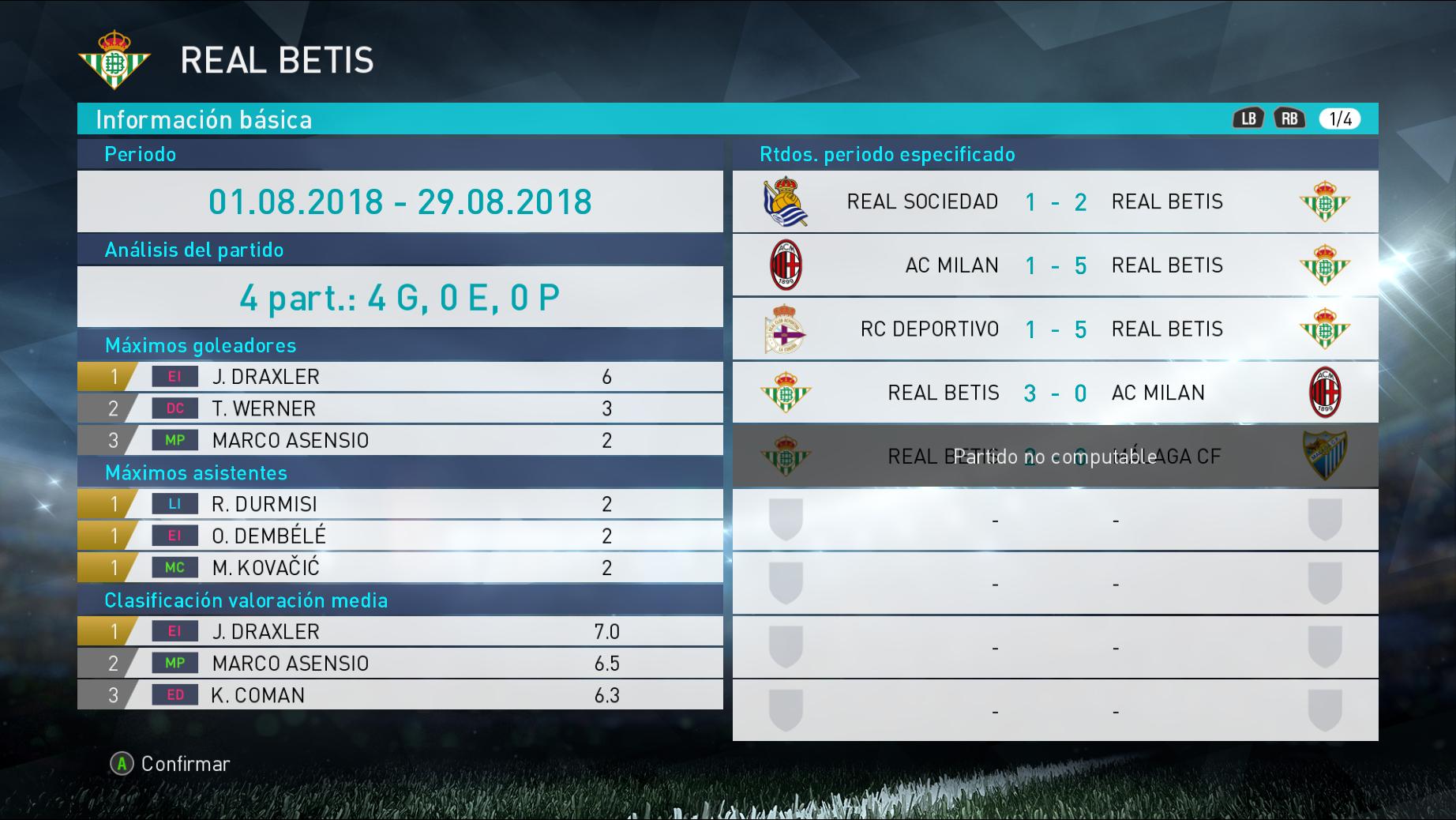1456x820 pixels.
Task: Choose T. Werner's top scorer row
Action: pos(400,408)
